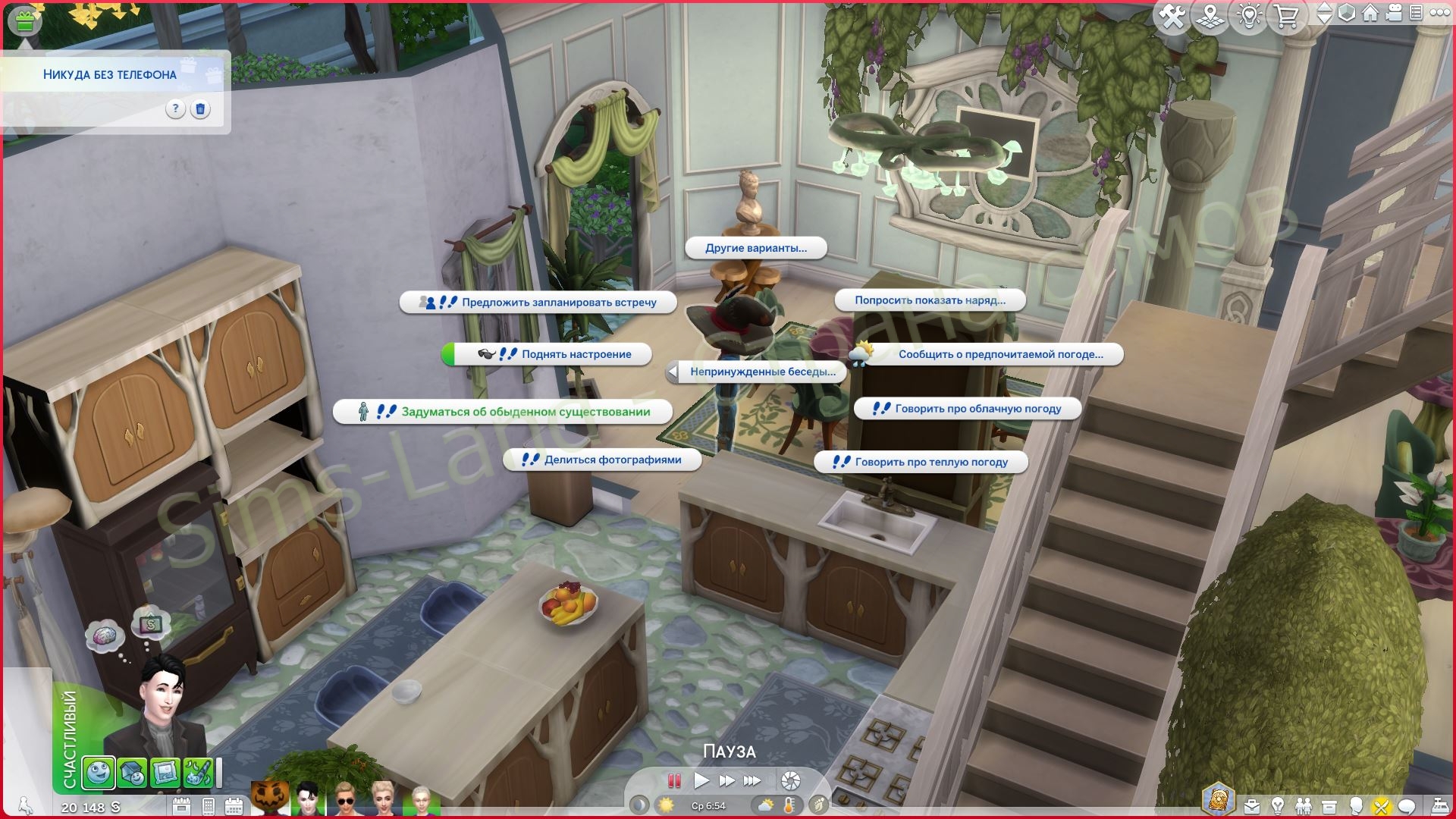Screen dimensions: 1456x819
Task: Pick 'Задуматься об обыденном существовании'
Action: click(525, 412)
